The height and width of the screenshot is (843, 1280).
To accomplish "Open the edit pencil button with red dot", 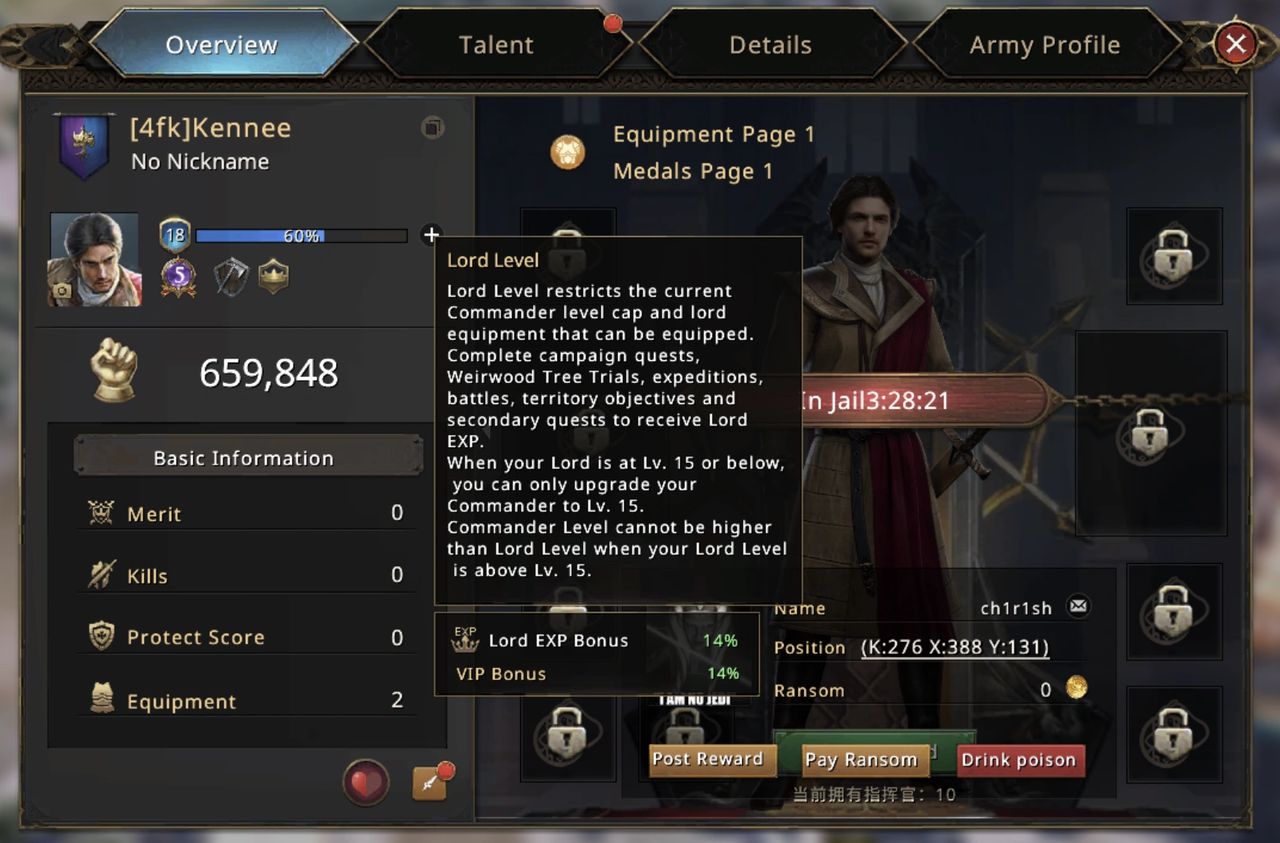I will [430, 783].
